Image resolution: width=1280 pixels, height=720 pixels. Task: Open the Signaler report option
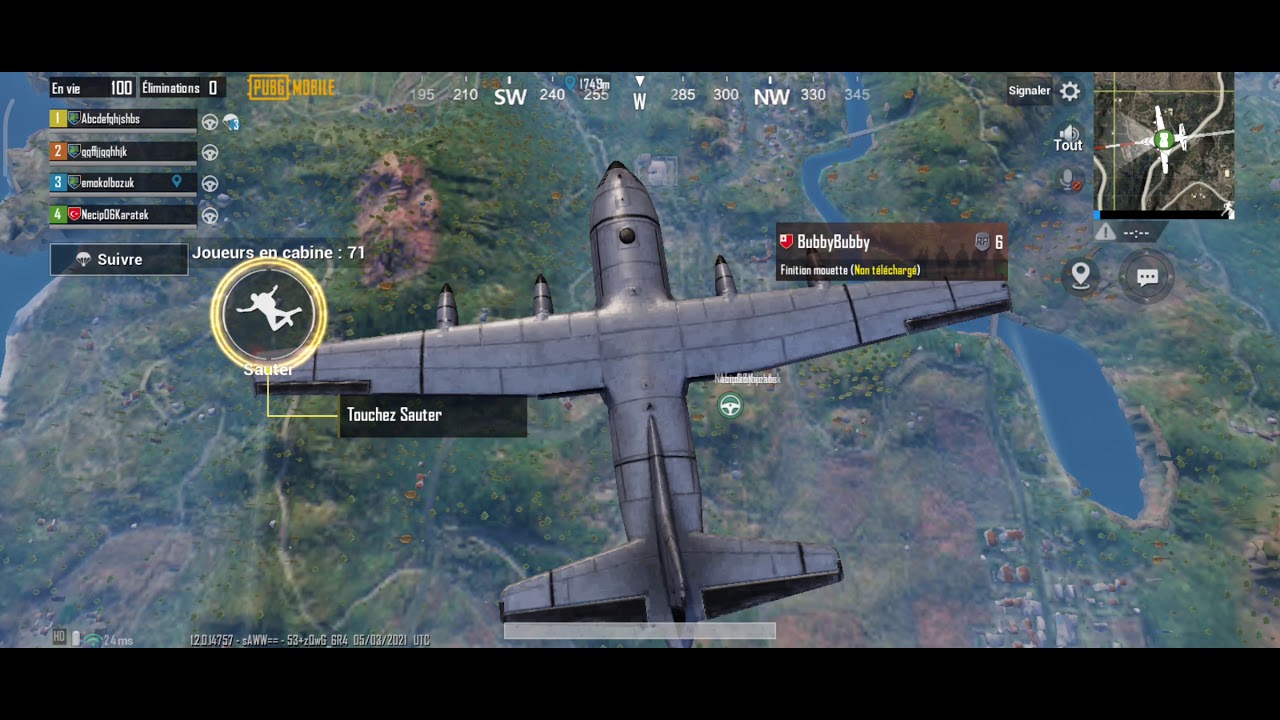pos(1029,91)
